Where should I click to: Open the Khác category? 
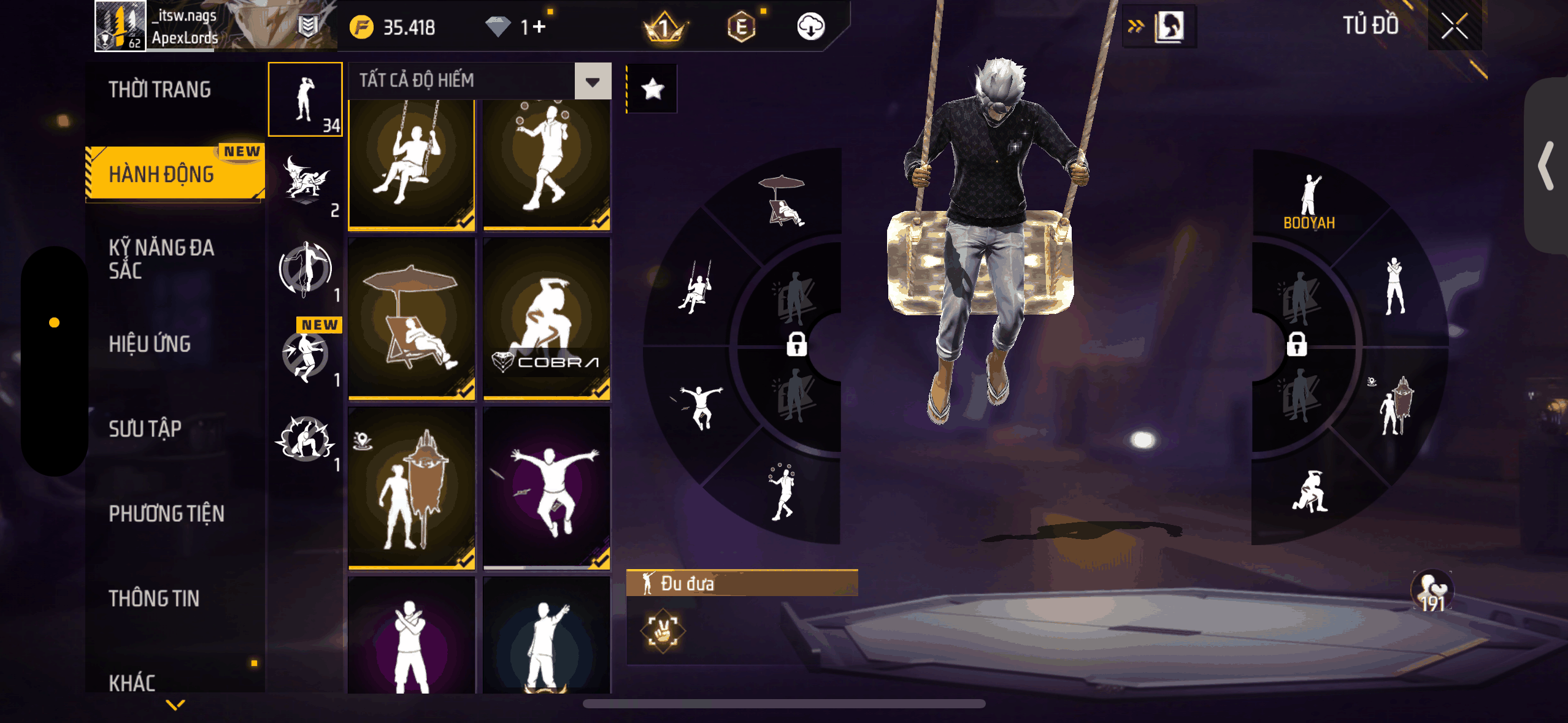(x=132, y=682)
